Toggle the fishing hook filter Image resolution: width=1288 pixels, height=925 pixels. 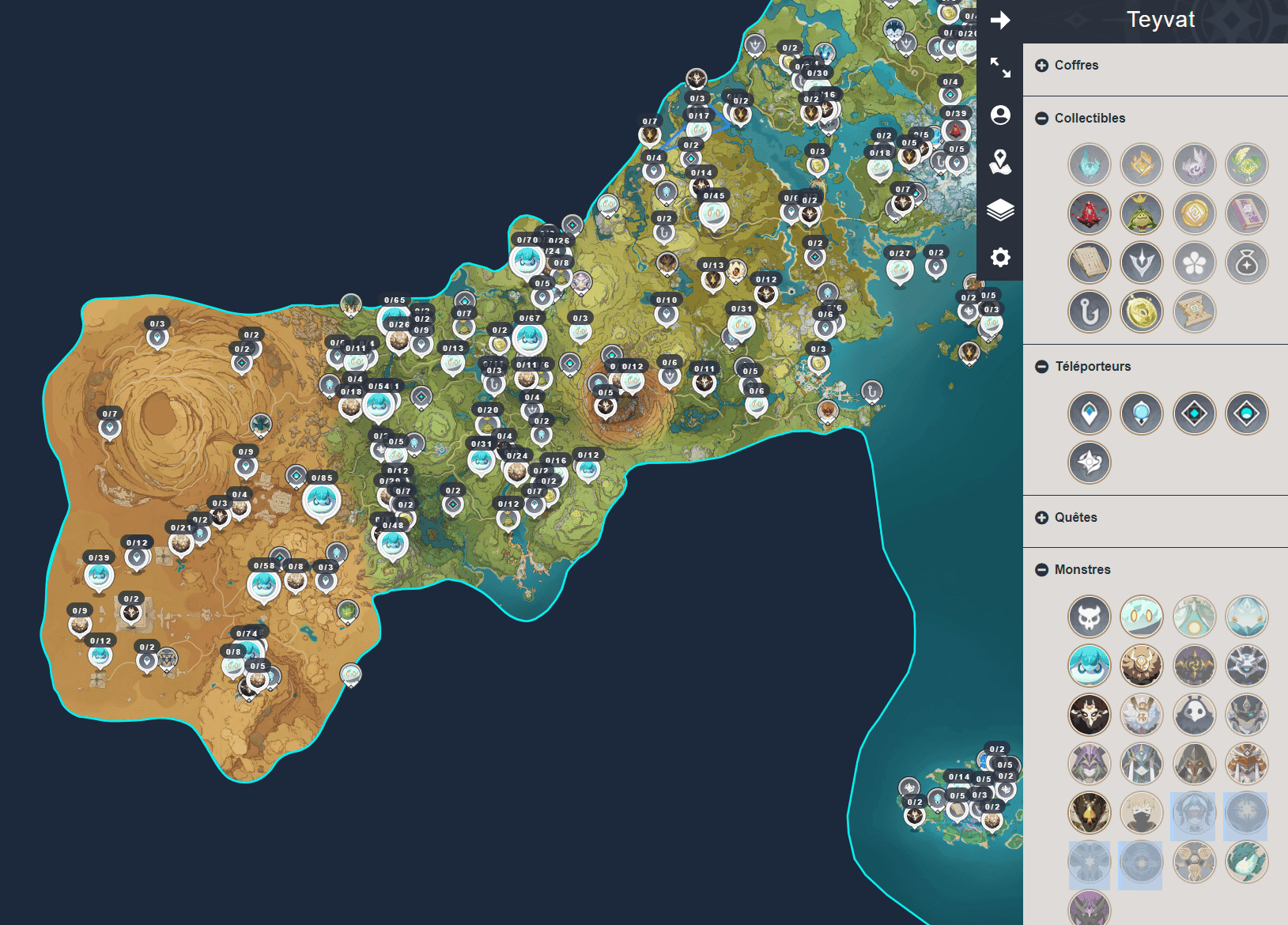[x=1089, y=311]
